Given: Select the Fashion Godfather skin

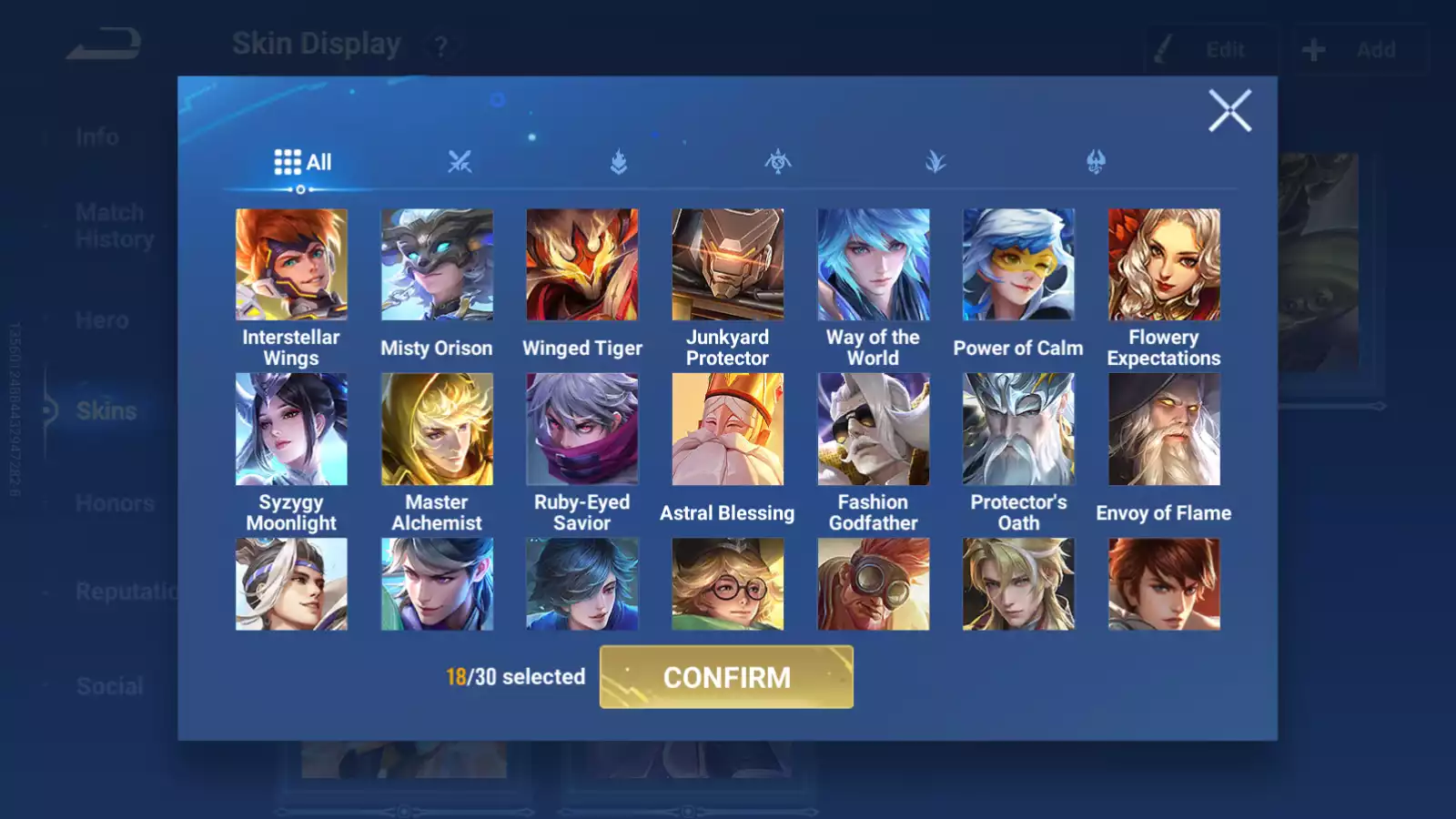Looking at the screenshot, I should 874,430.
